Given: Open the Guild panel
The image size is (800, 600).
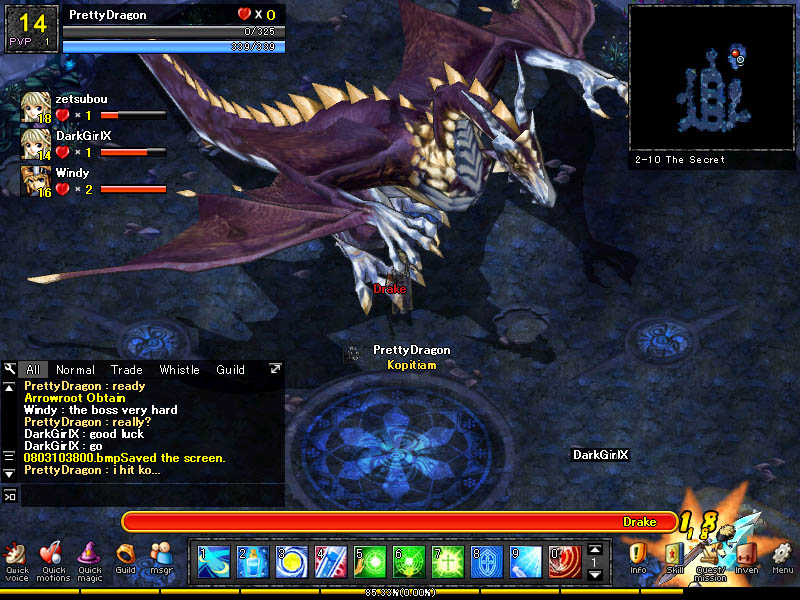Looking at the screenshot, I should click(x=125, y=557).
